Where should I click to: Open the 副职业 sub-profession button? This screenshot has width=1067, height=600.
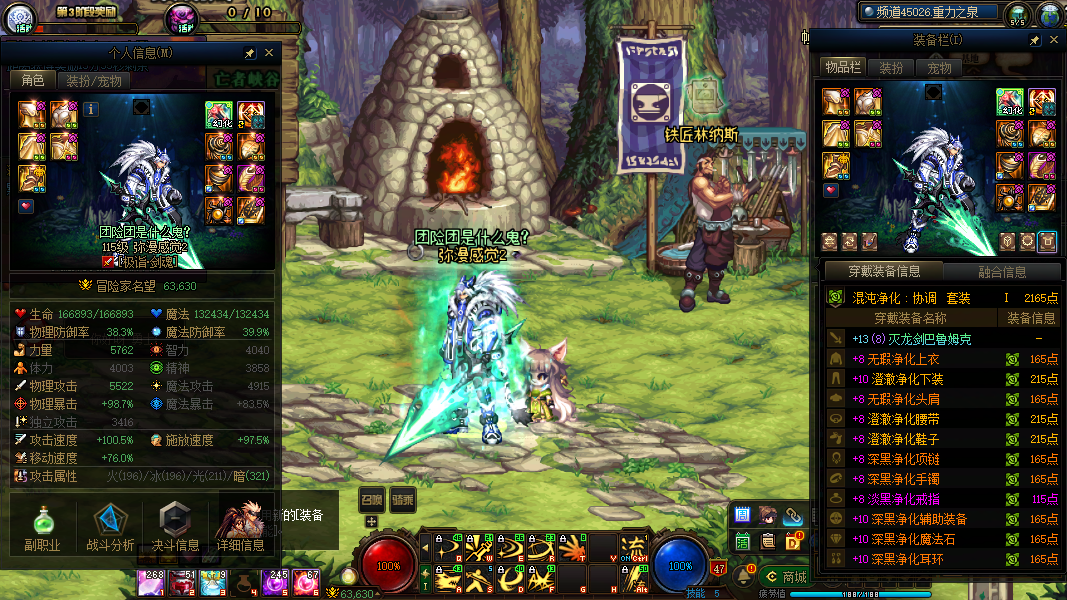tap(42, 527)
